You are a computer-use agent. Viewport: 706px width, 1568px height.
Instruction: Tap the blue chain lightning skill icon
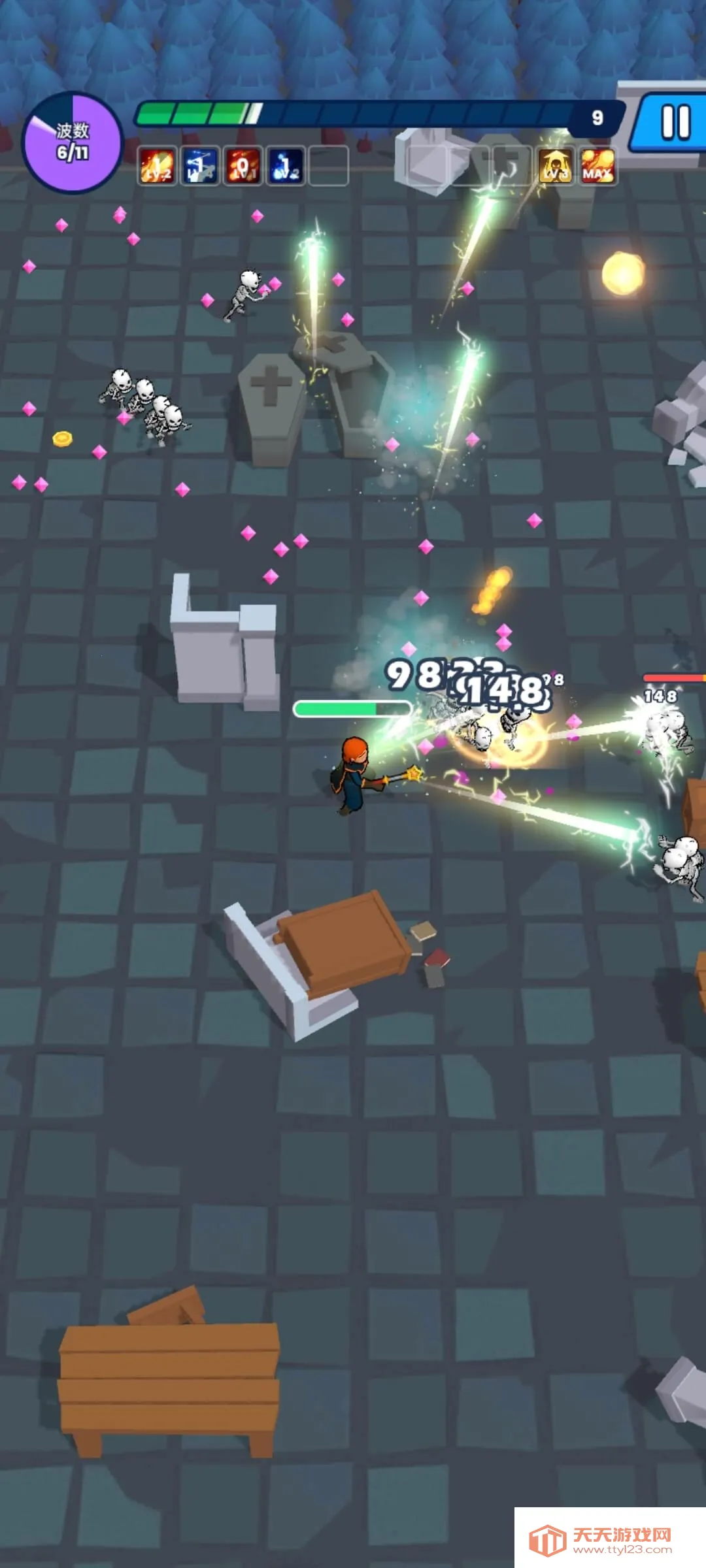pos(199,166)
